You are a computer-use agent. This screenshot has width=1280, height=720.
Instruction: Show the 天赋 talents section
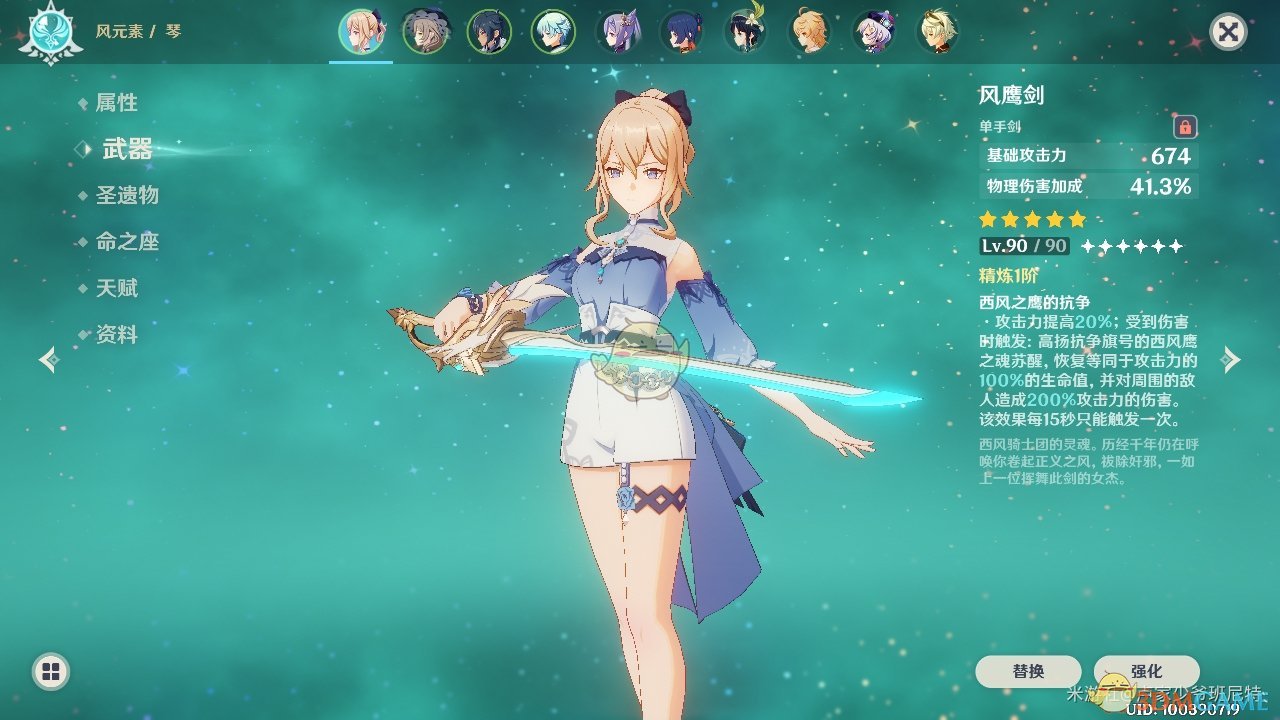click(116, 289)
